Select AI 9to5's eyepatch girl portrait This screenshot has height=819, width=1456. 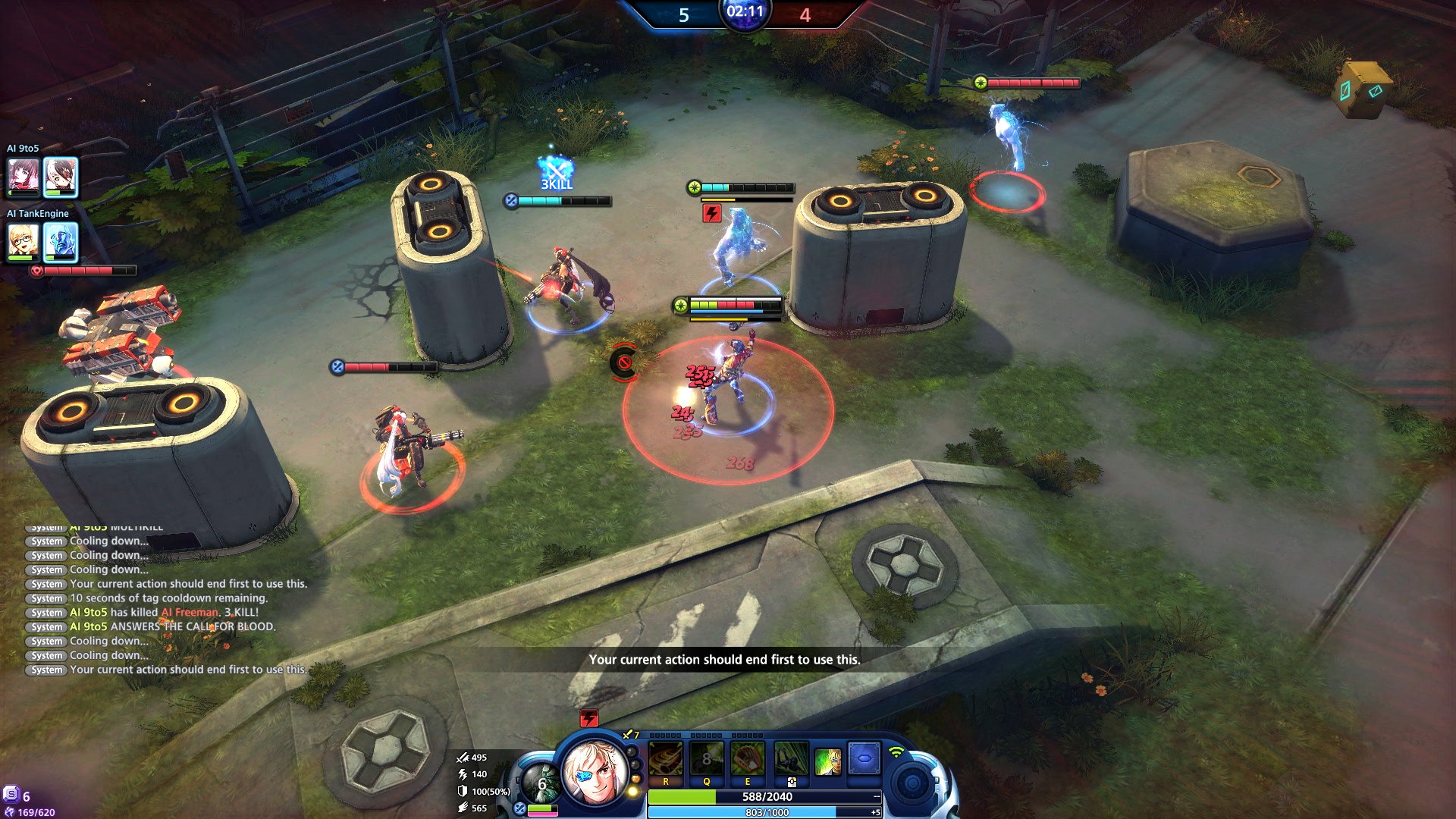60,177
